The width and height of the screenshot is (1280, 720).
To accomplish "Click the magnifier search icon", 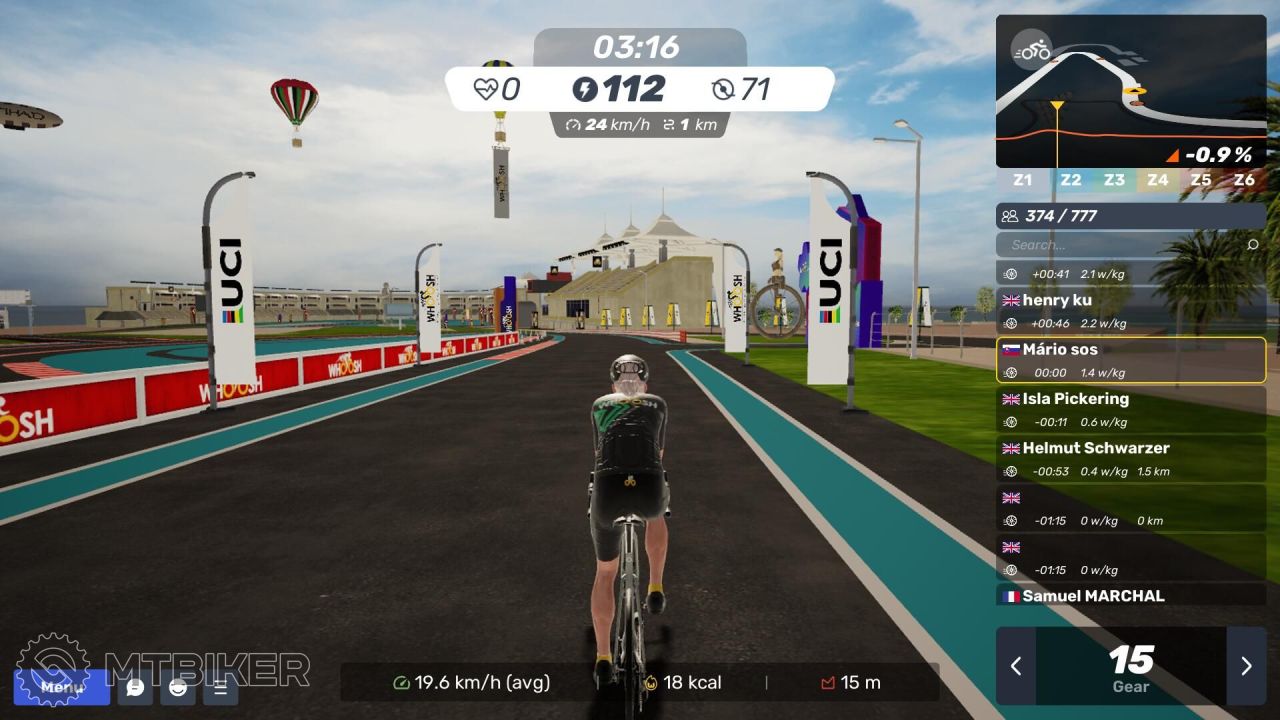I will [1253, 244].
